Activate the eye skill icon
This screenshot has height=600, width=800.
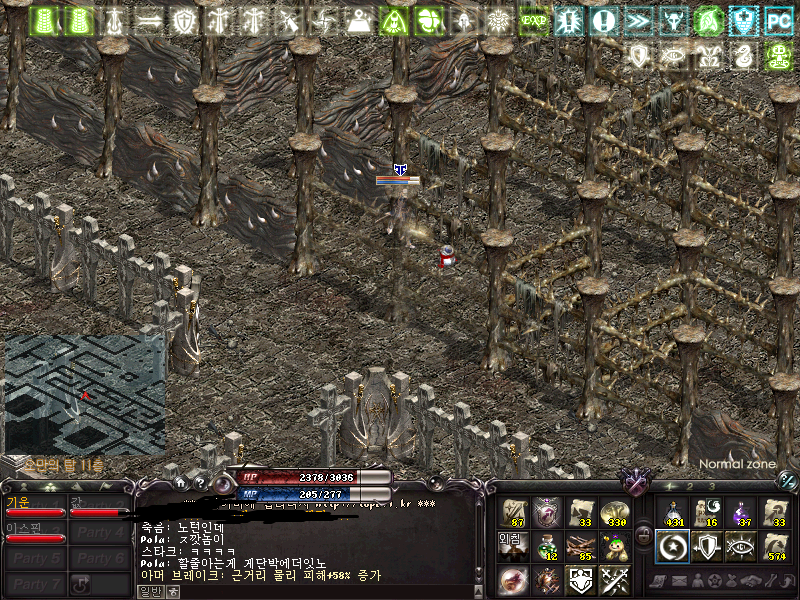pyautogui.click(x=741, y=546)
